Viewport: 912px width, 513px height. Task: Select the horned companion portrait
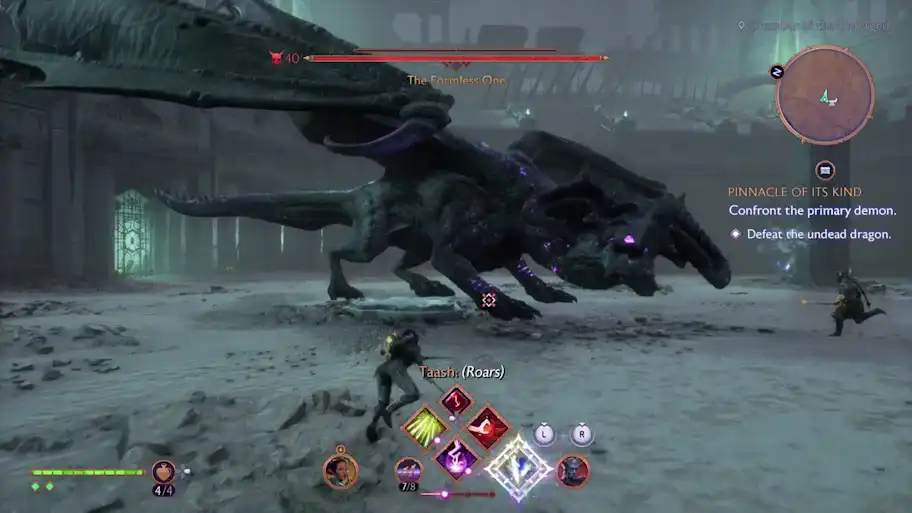[x=573, y=470]
